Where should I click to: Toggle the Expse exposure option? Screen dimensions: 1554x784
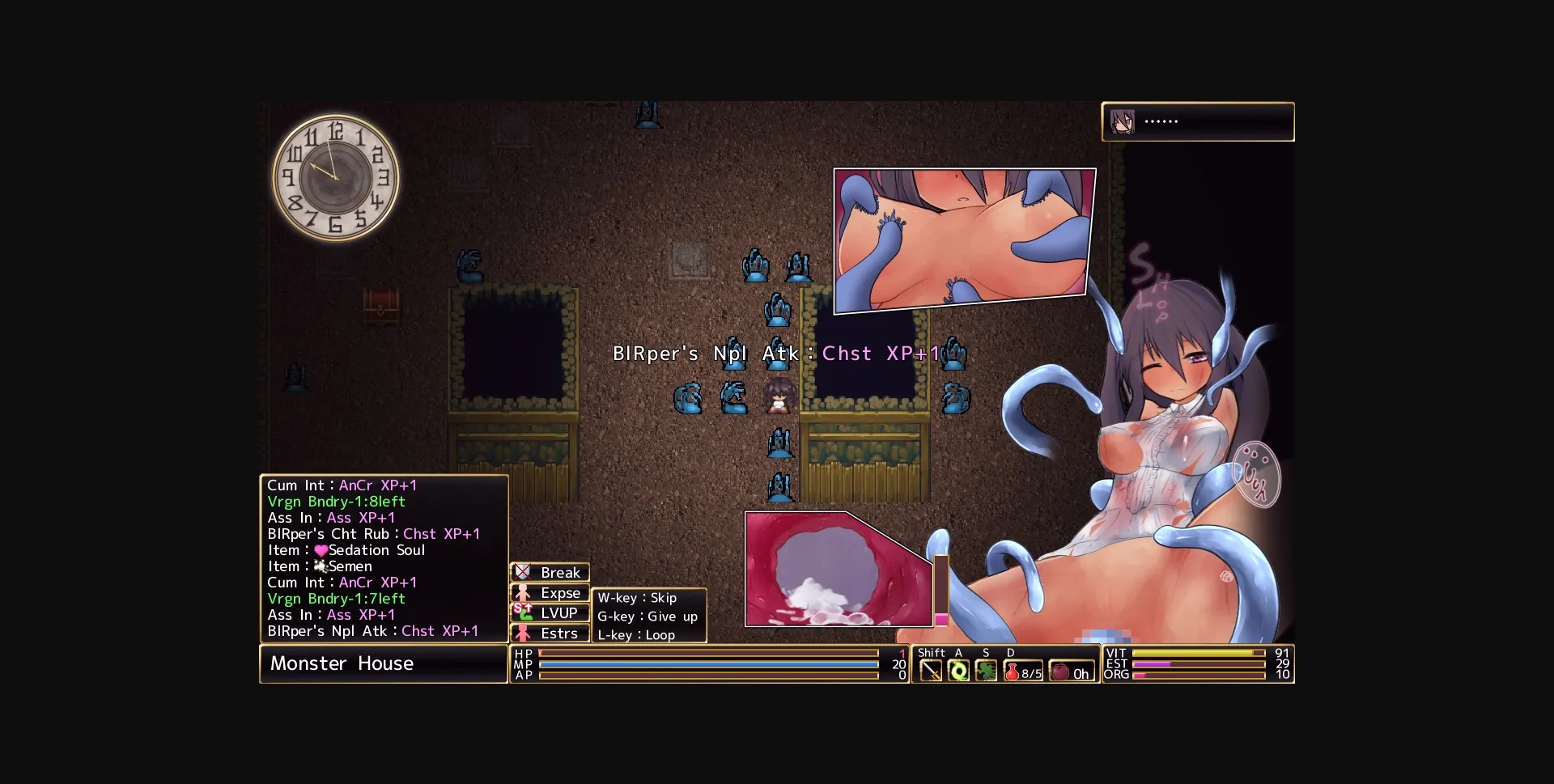coord(559,593)
